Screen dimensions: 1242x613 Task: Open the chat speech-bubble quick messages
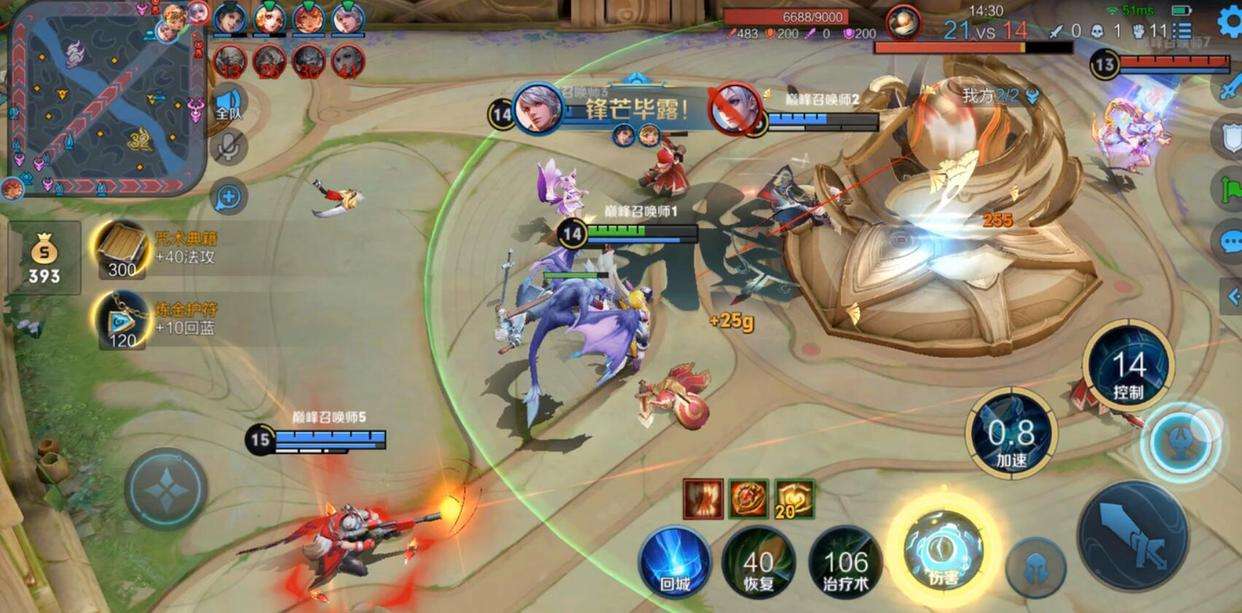coord(1229,241)
